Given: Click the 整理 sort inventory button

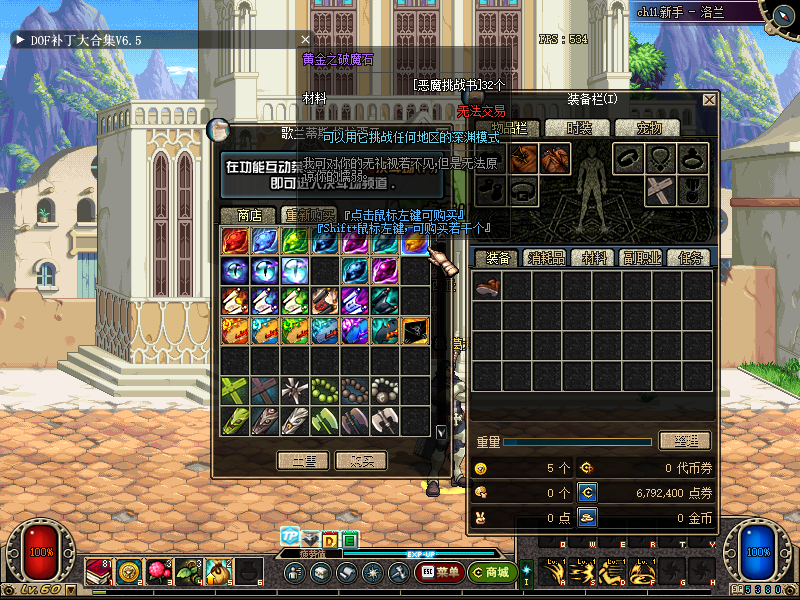Looking at the screenshot, I should point(685,441).
